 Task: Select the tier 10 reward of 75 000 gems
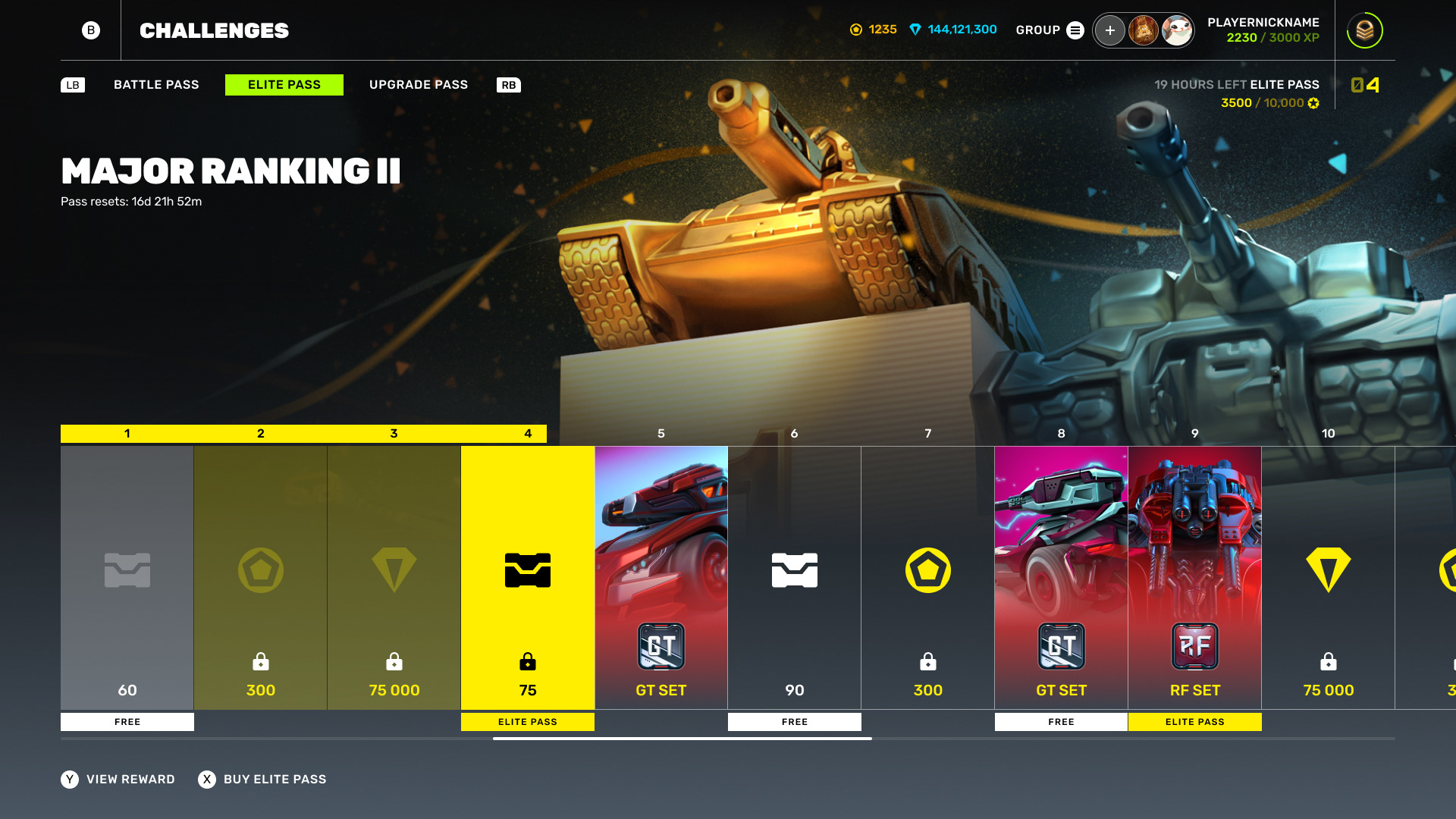pyautogui.click(x=1329, y=578)
